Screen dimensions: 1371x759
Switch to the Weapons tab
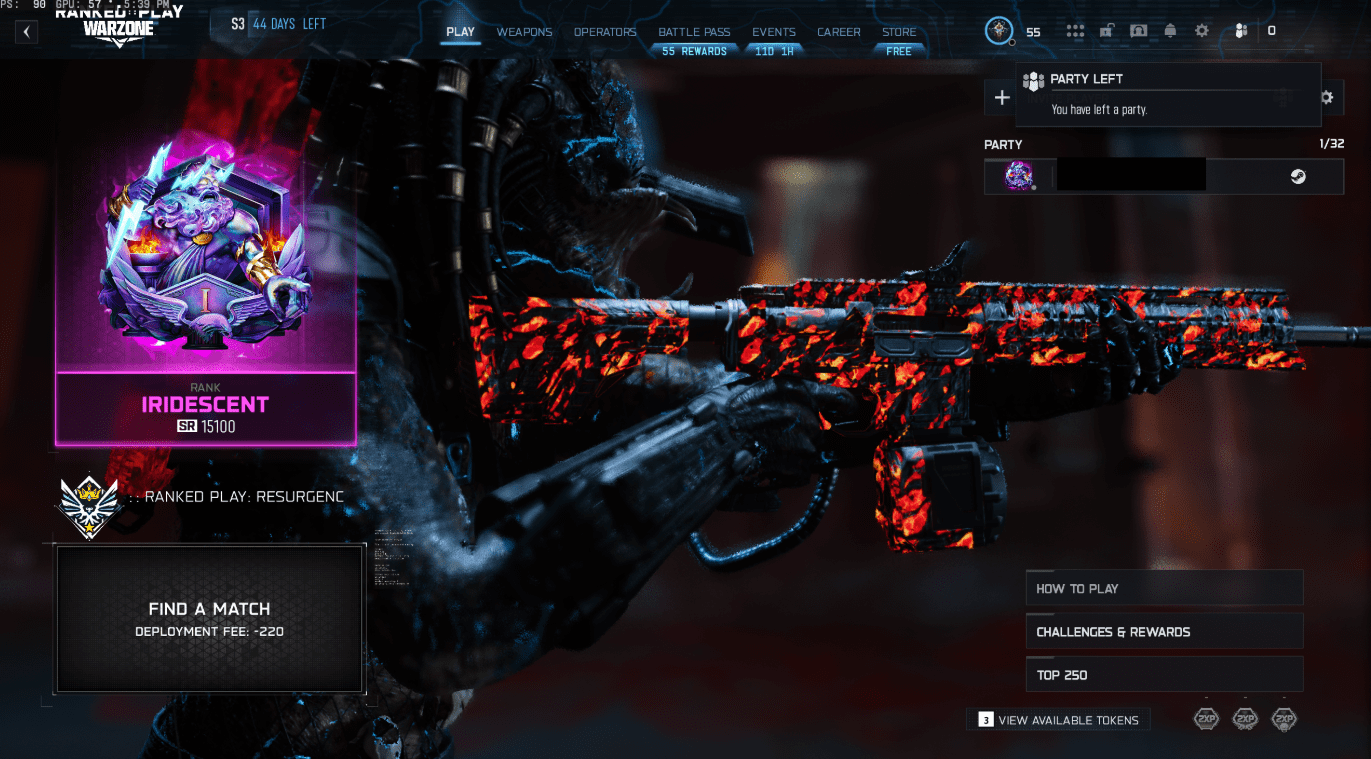(524, 31)
